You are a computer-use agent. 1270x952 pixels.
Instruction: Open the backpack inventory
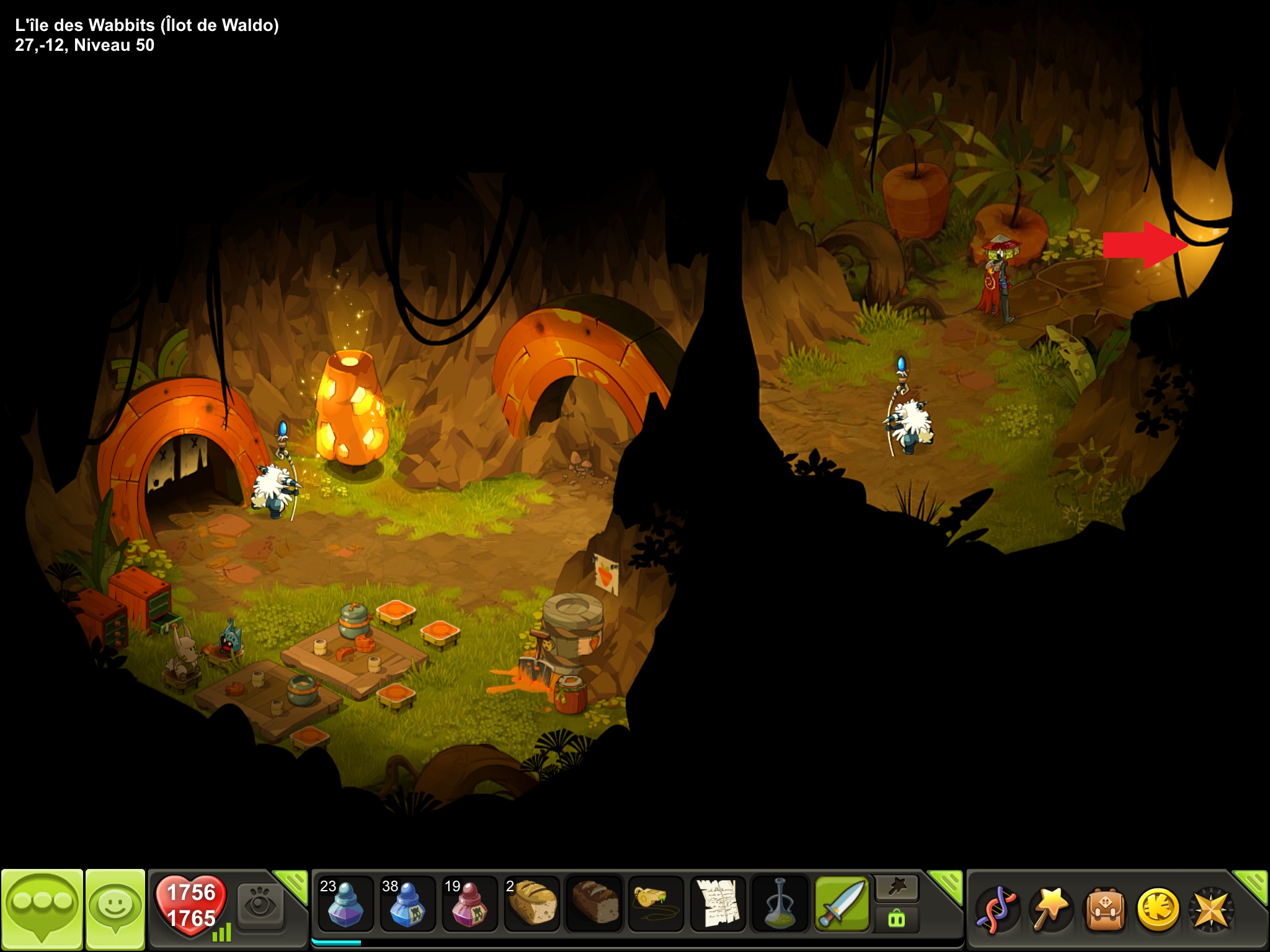(1103, 910)
